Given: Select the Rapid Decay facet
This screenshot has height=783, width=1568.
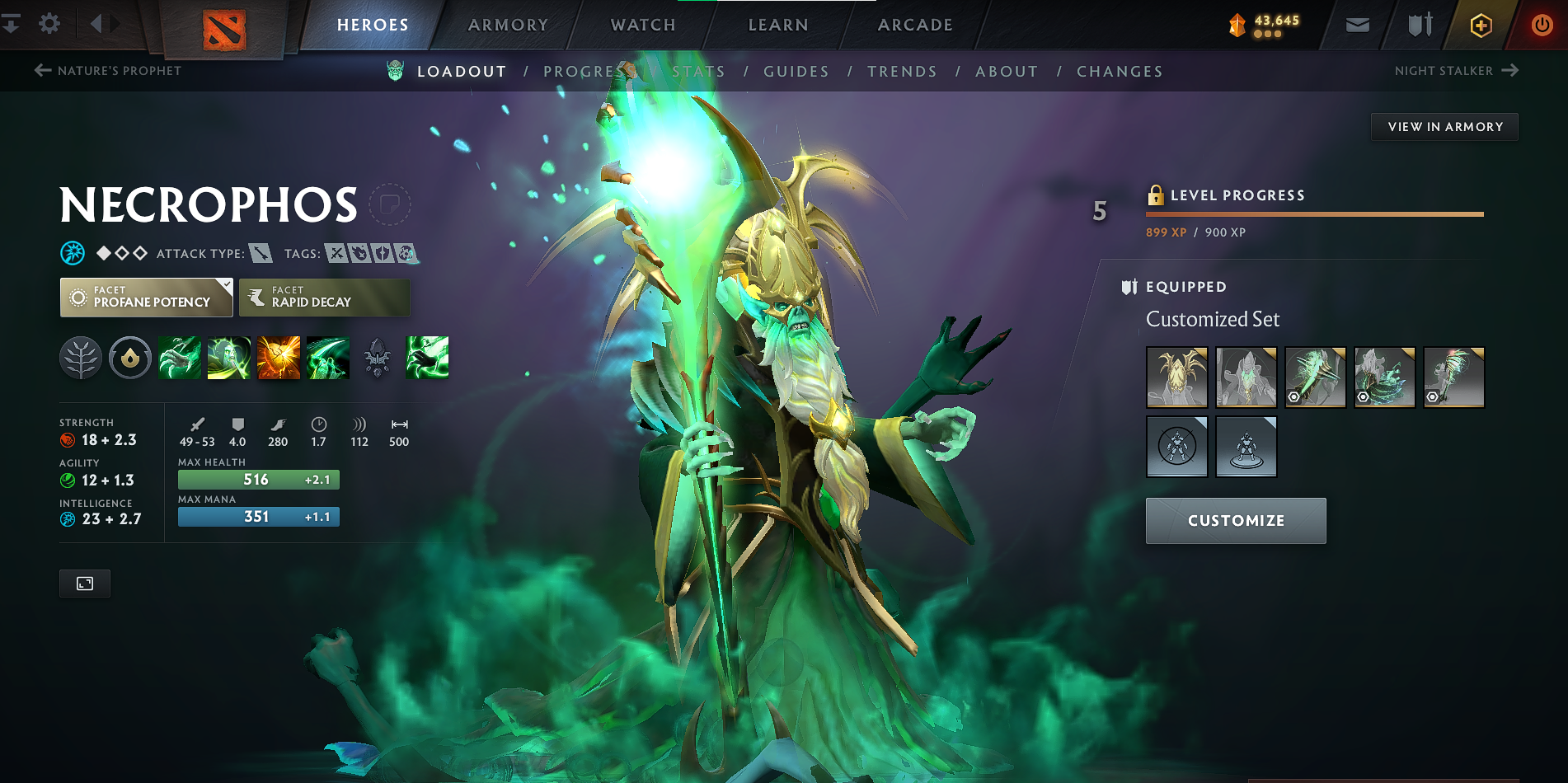Looking at the screenshot, I should tap(324, 298).
